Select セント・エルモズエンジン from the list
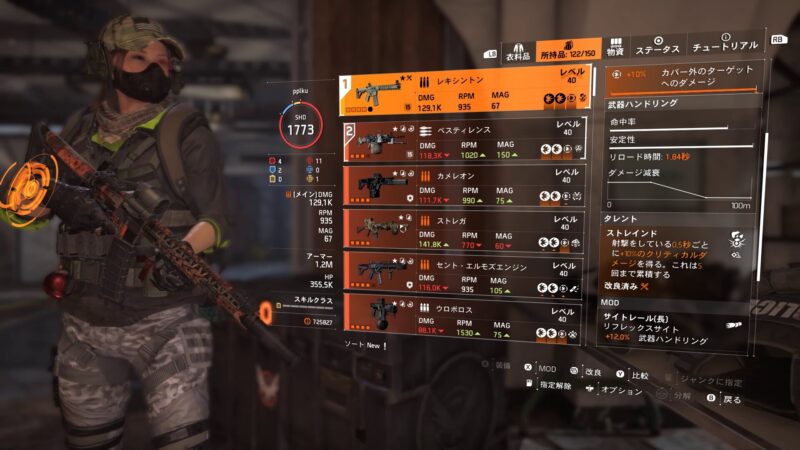800x450 pixels. [467, 272]
